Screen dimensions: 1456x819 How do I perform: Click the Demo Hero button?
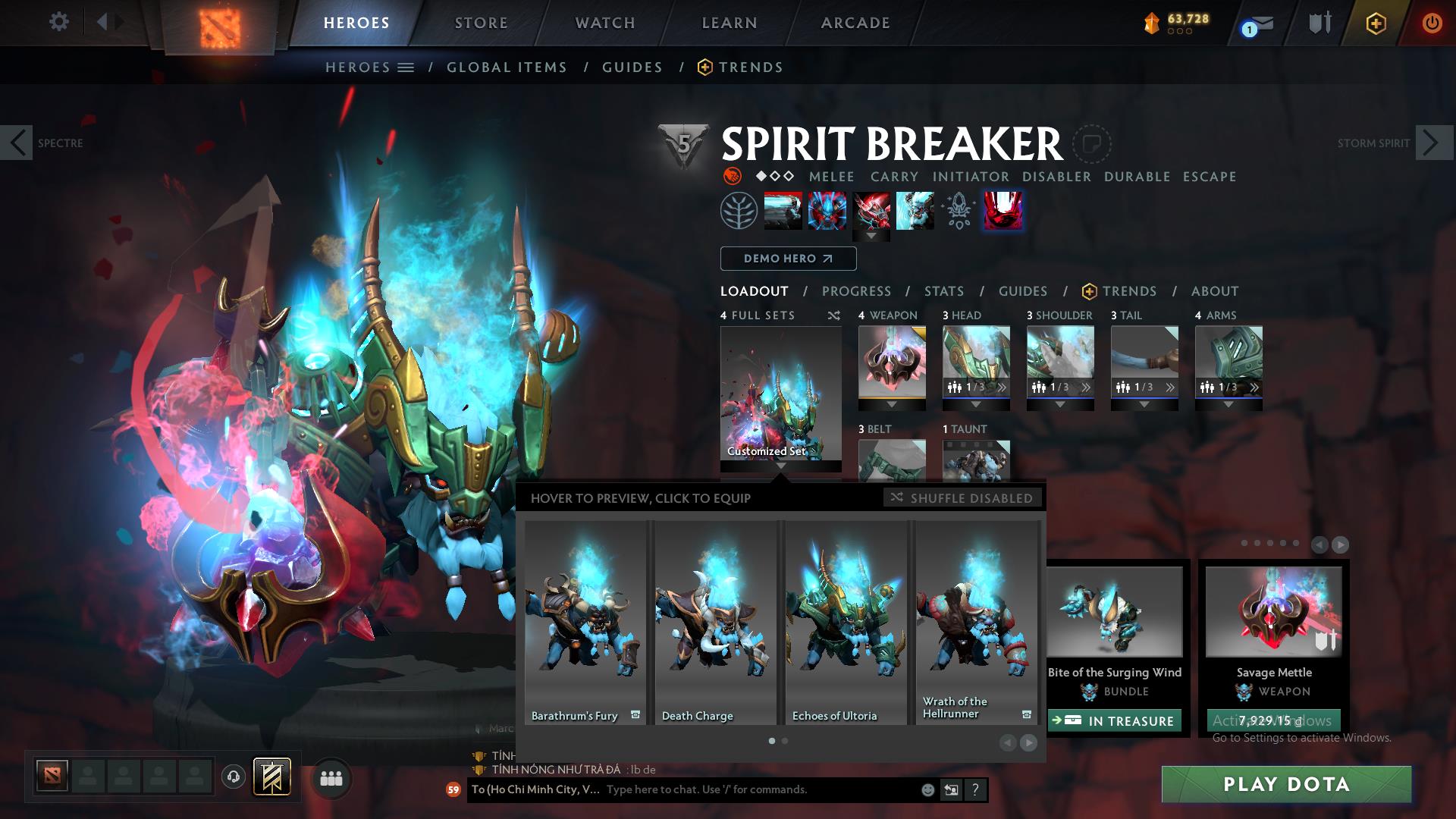pos(787,258)
